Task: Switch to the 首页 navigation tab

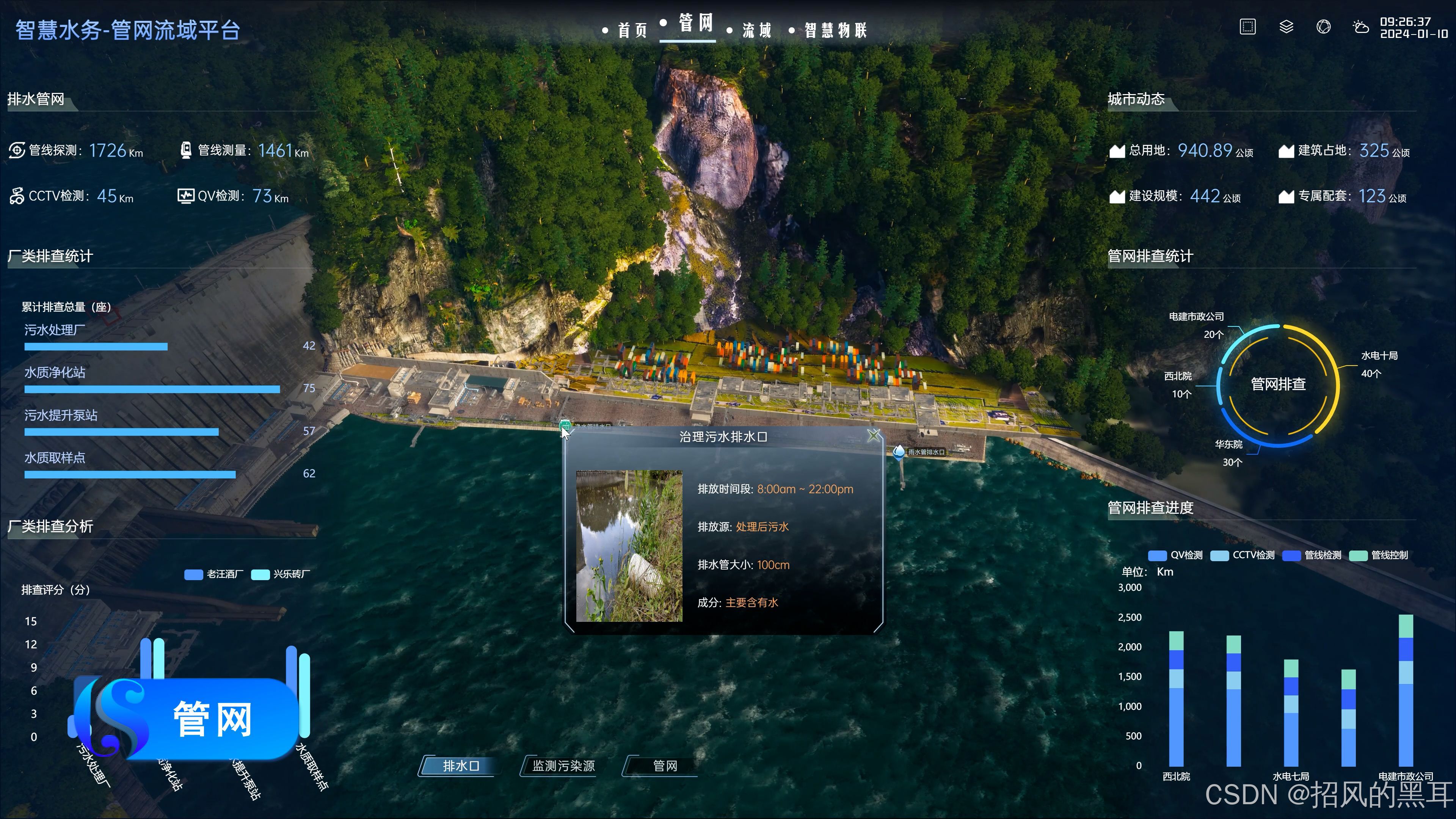Action: tap(631, 30)
